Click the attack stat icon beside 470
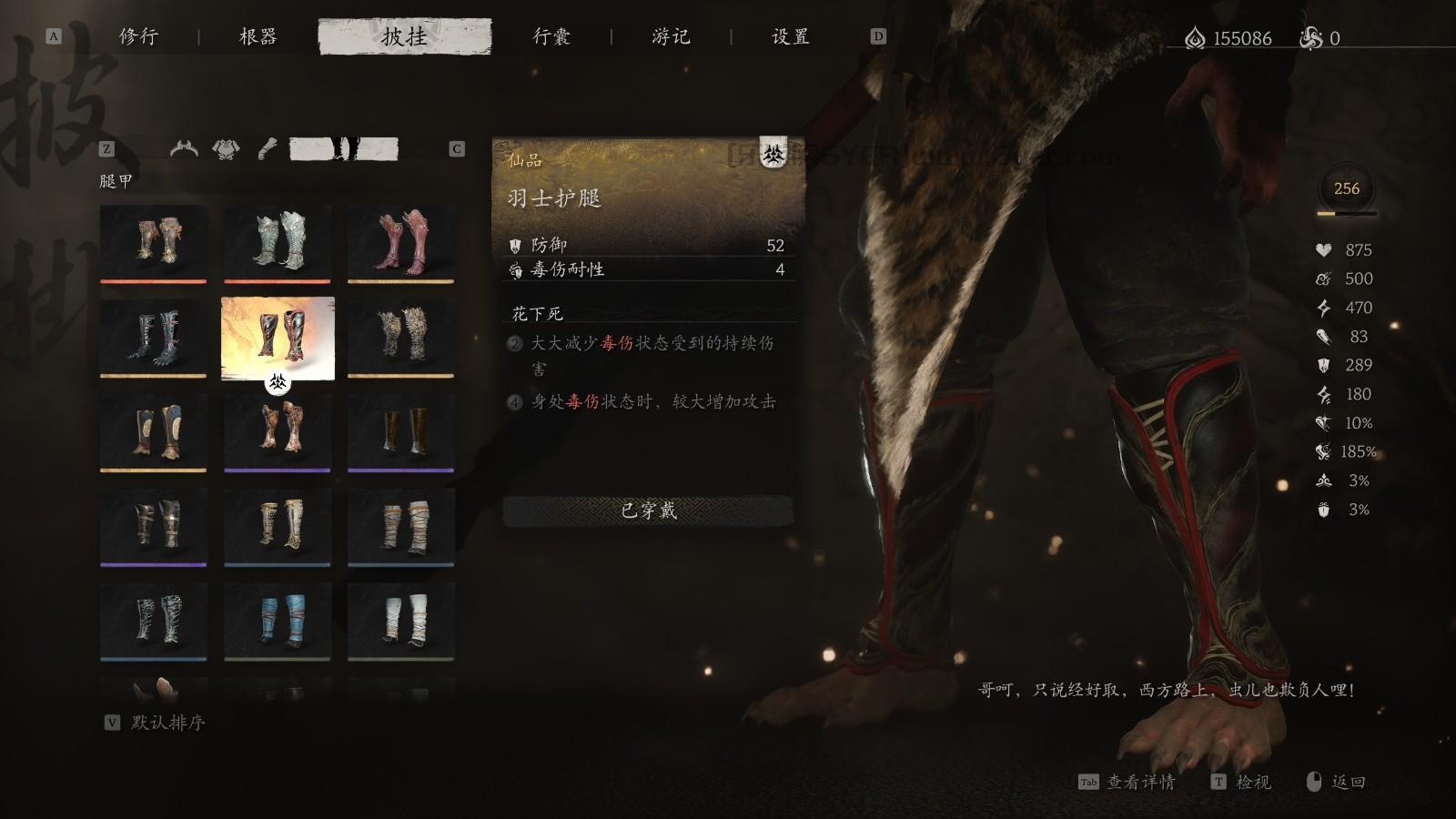The width and height of the screenshot is (1456, 819). (x=1324, y=307)
